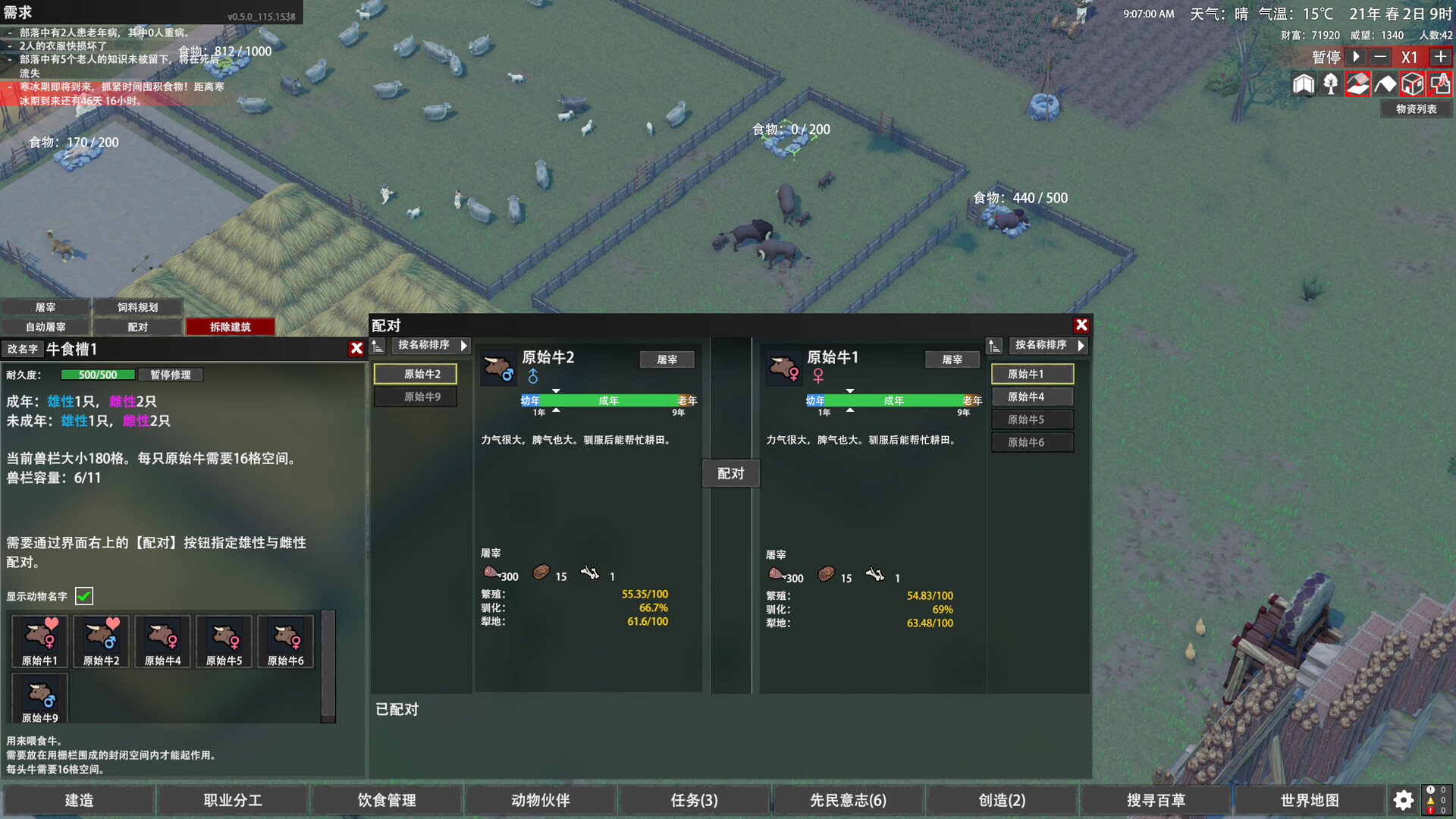Click 屠宰 button for 原始牛2
This screenshot has width=1456, height=819.
tap(667, 359)
